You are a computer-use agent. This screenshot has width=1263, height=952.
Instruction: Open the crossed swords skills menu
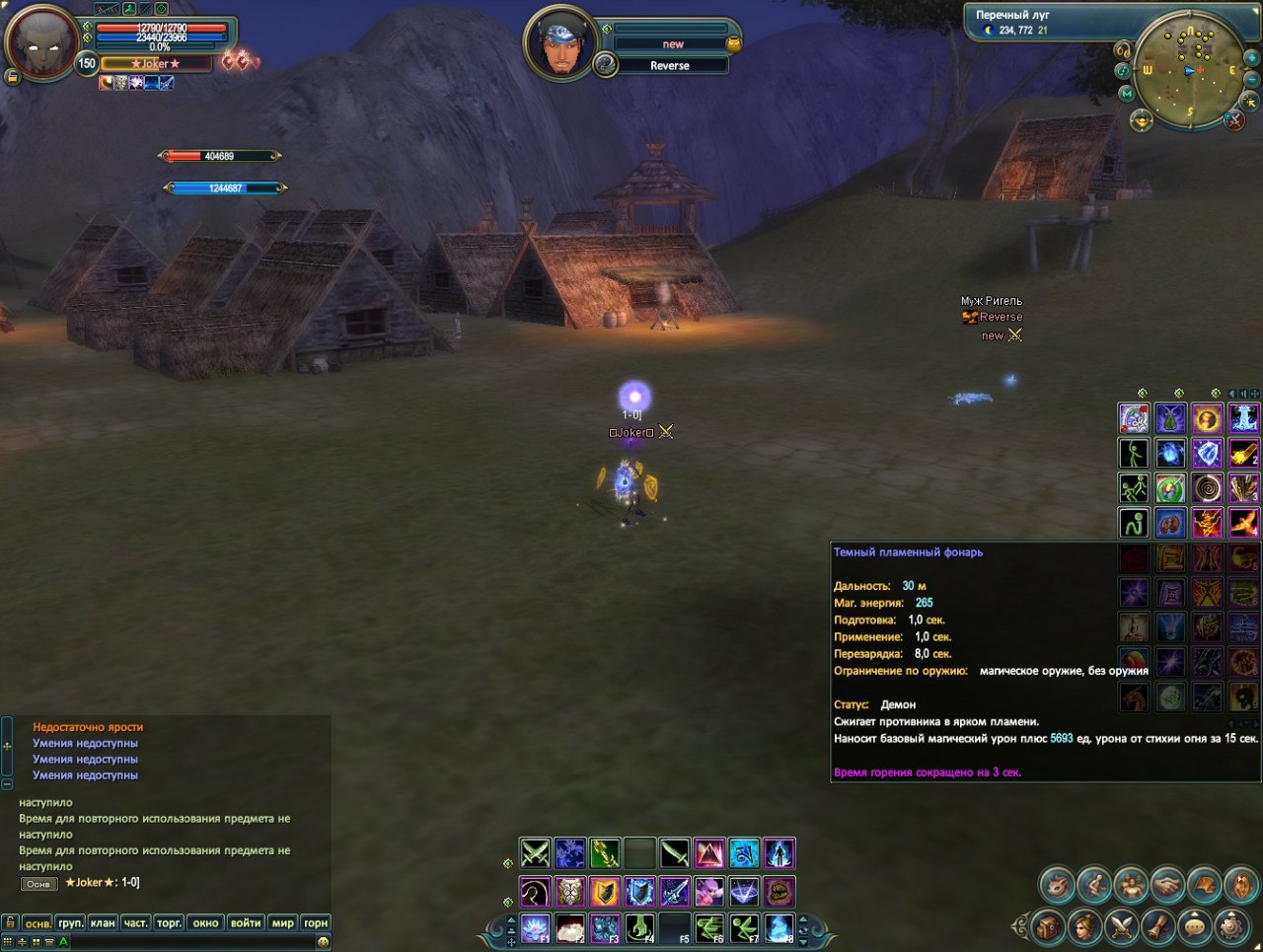pos(1122,925)
